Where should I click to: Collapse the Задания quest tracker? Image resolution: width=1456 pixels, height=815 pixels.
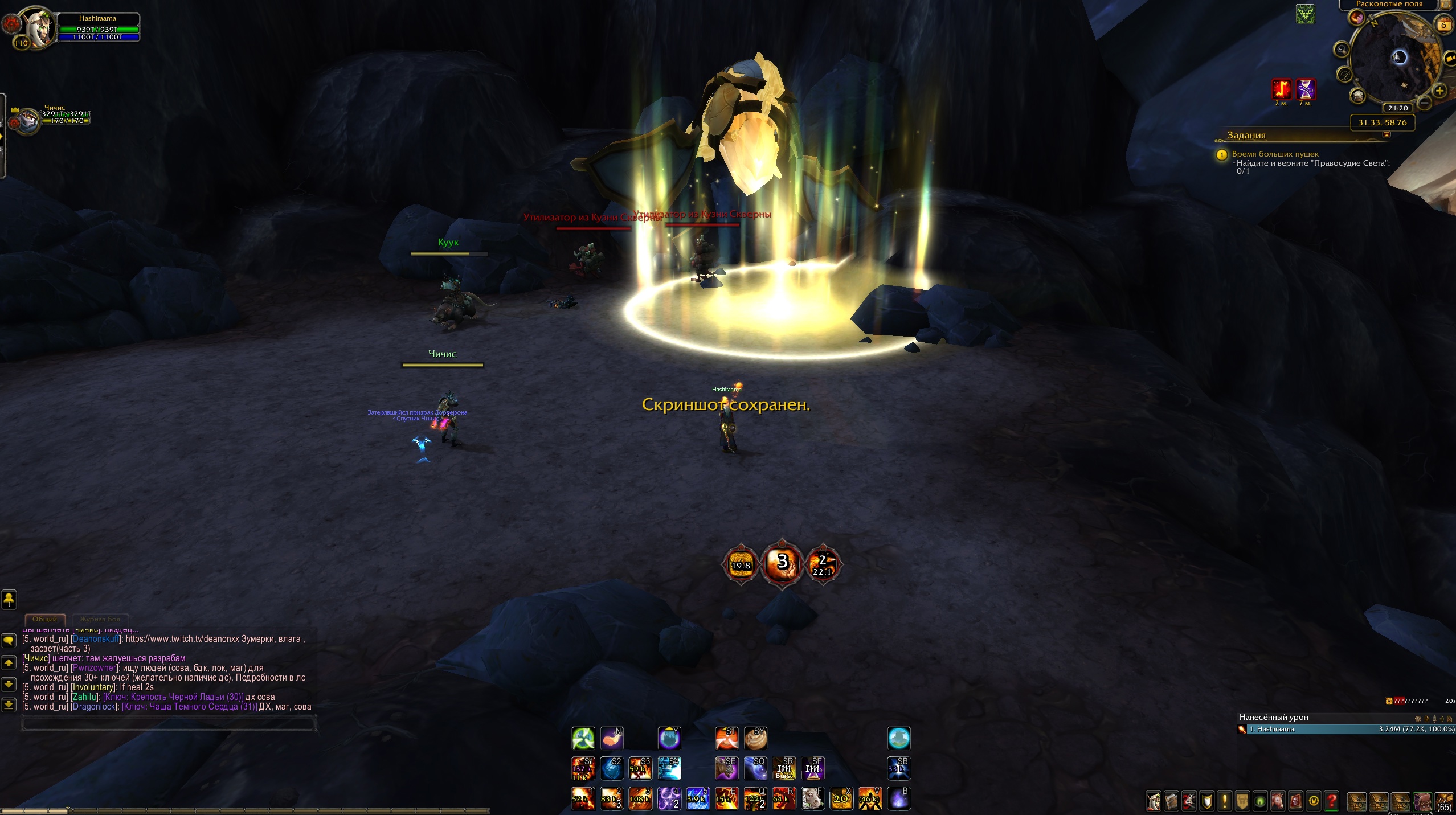(x=1387, y=135)
